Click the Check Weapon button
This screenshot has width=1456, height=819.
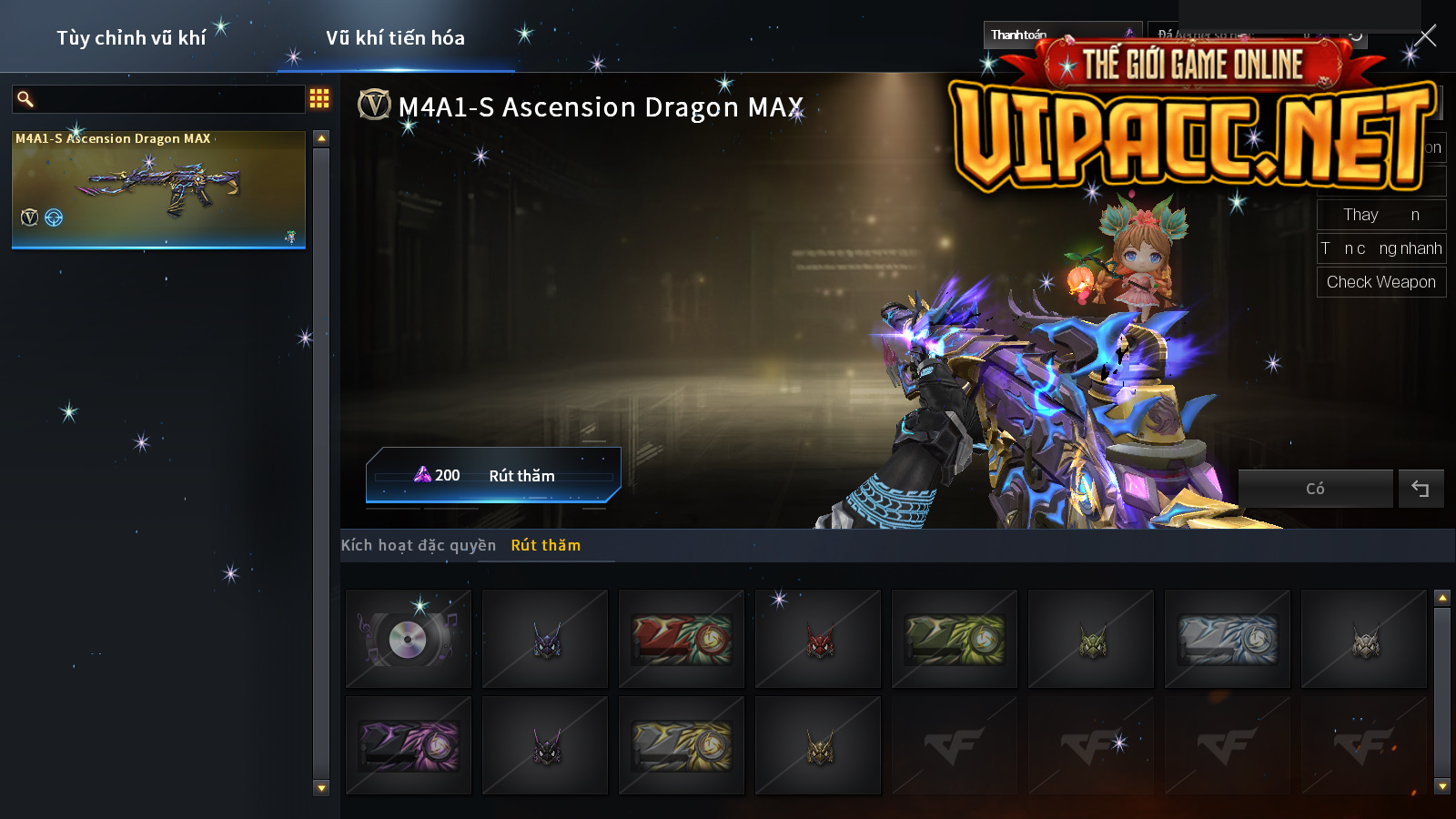tap(1380, 282)
